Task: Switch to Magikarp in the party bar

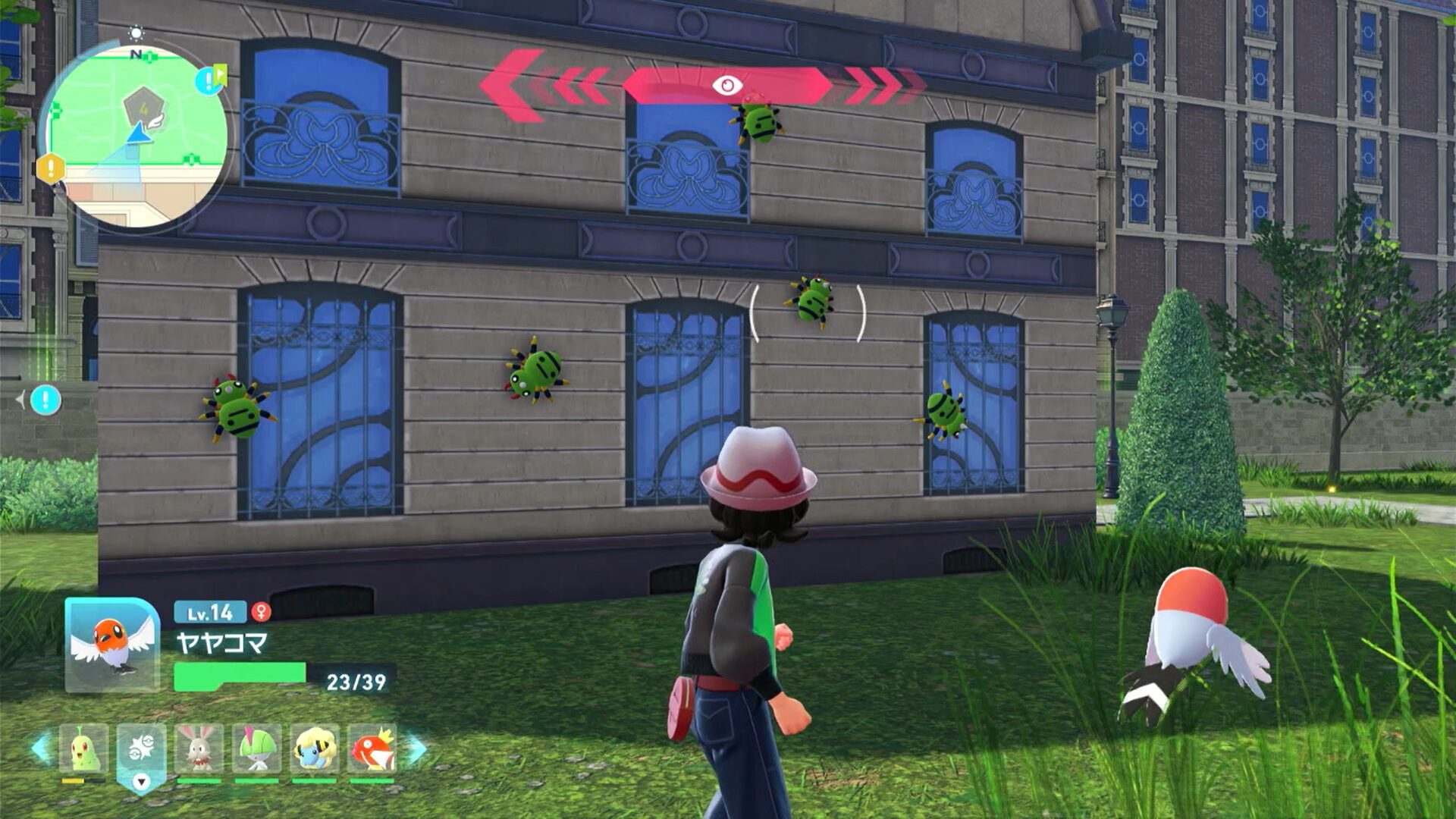Action: click(x=372, y=748)
